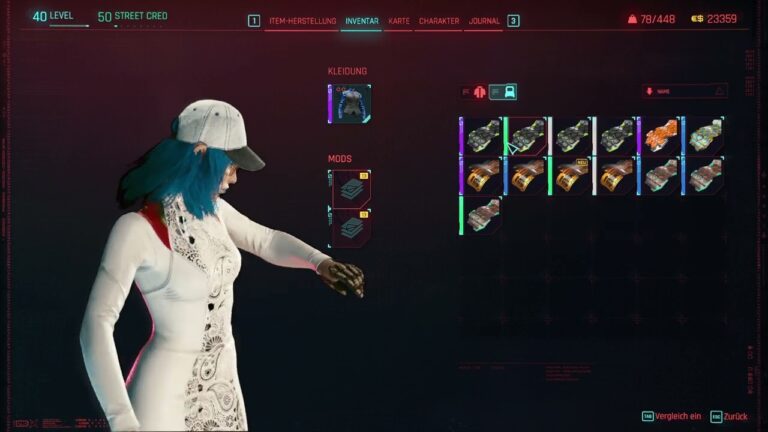This screenshot has height=432, width=768.
Task: Open the upper mod slot under Mods
Action: tap(350, 188)
